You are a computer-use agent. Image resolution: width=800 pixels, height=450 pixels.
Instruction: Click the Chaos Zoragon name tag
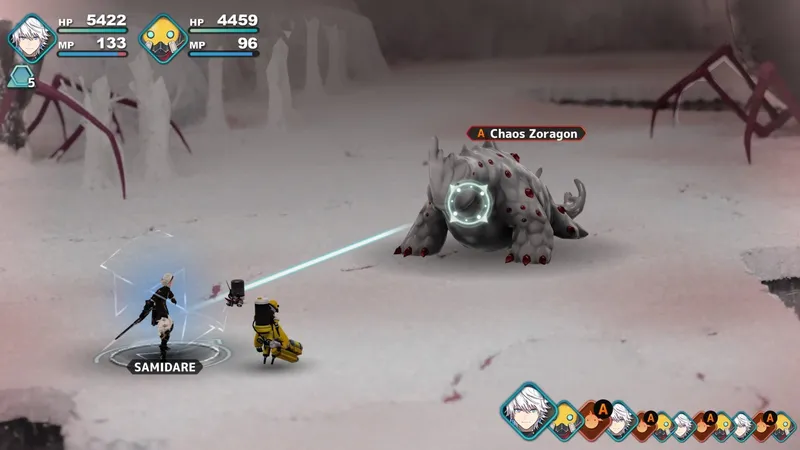(526, 133)
